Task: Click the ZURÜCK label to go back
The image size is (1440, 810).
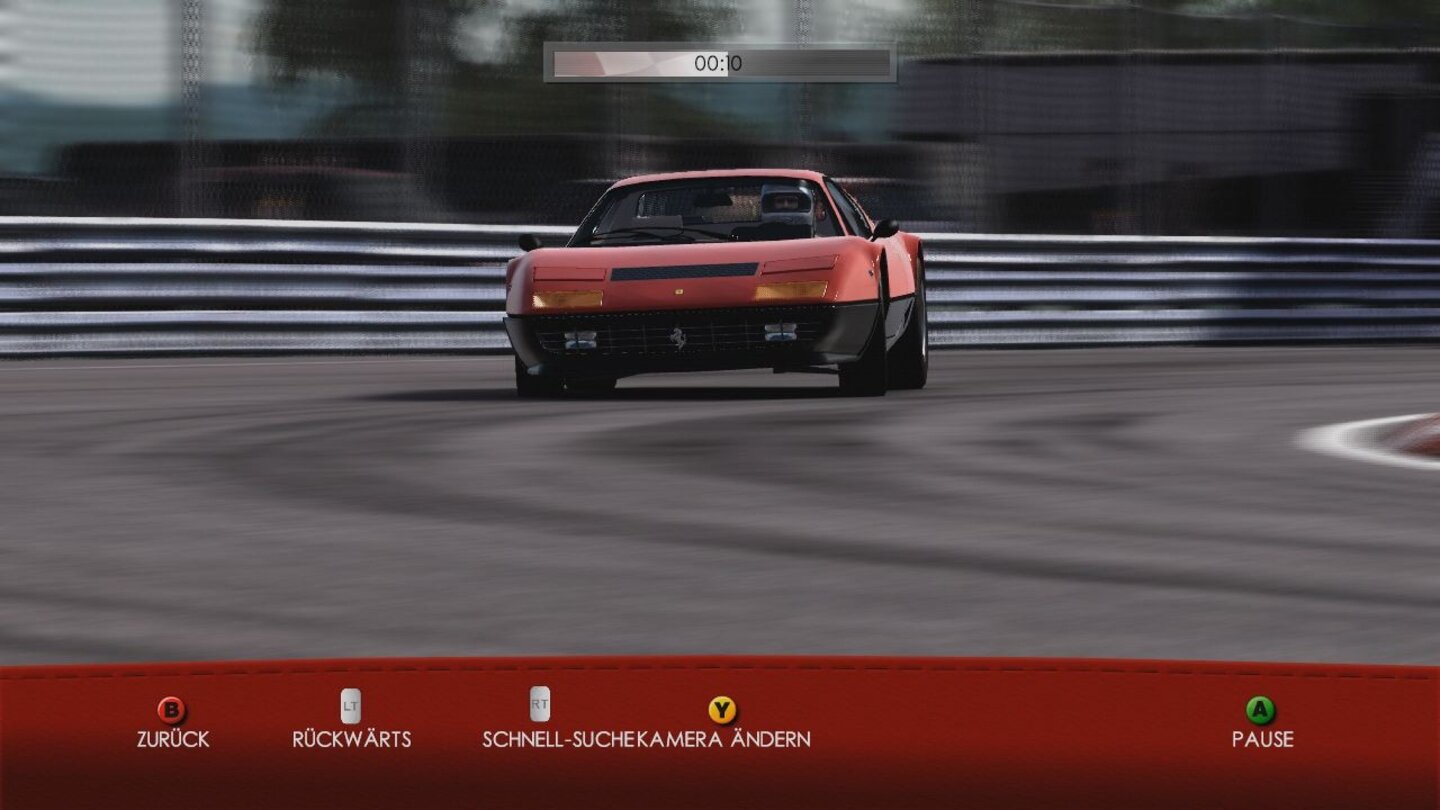Action: point(172,740)
